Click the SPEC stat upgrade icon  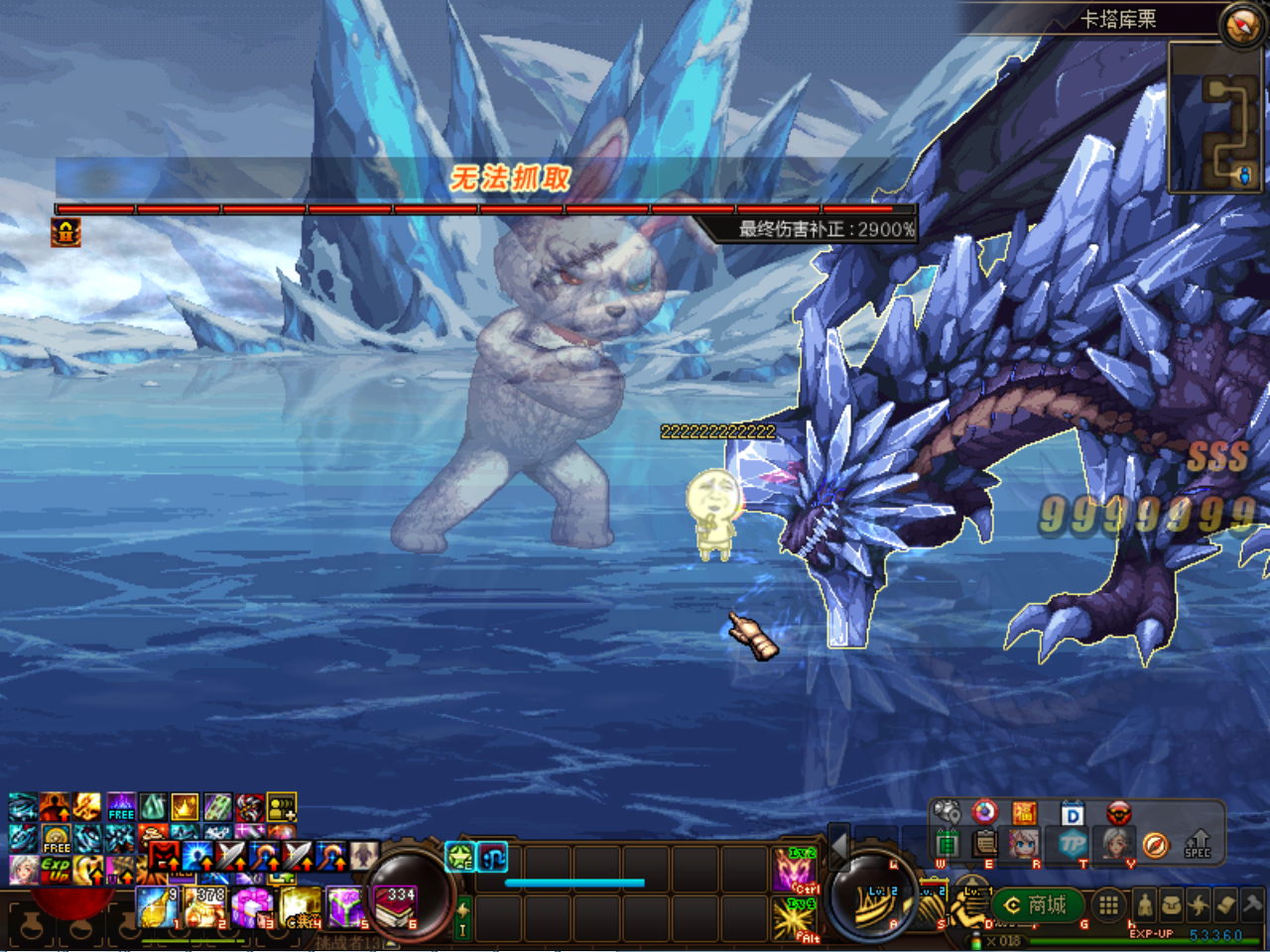tap(1197, 845)
